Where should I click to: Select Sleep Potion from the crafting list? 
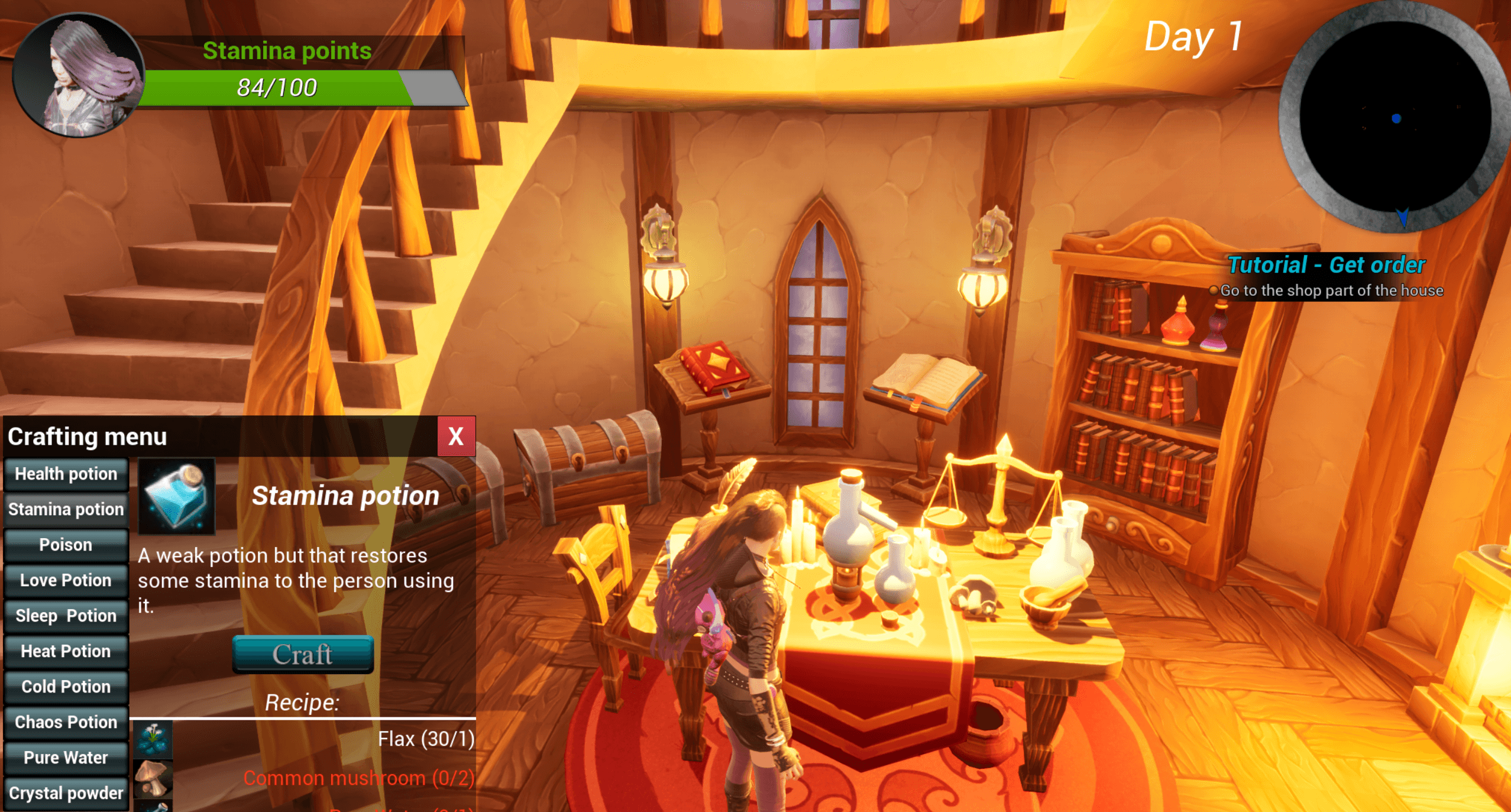click(x=66, y=616)
